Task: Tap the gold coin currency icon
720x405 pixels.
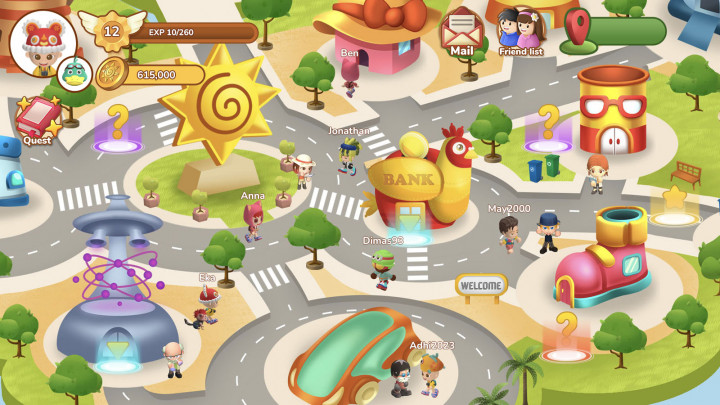Action: point(109,73)
